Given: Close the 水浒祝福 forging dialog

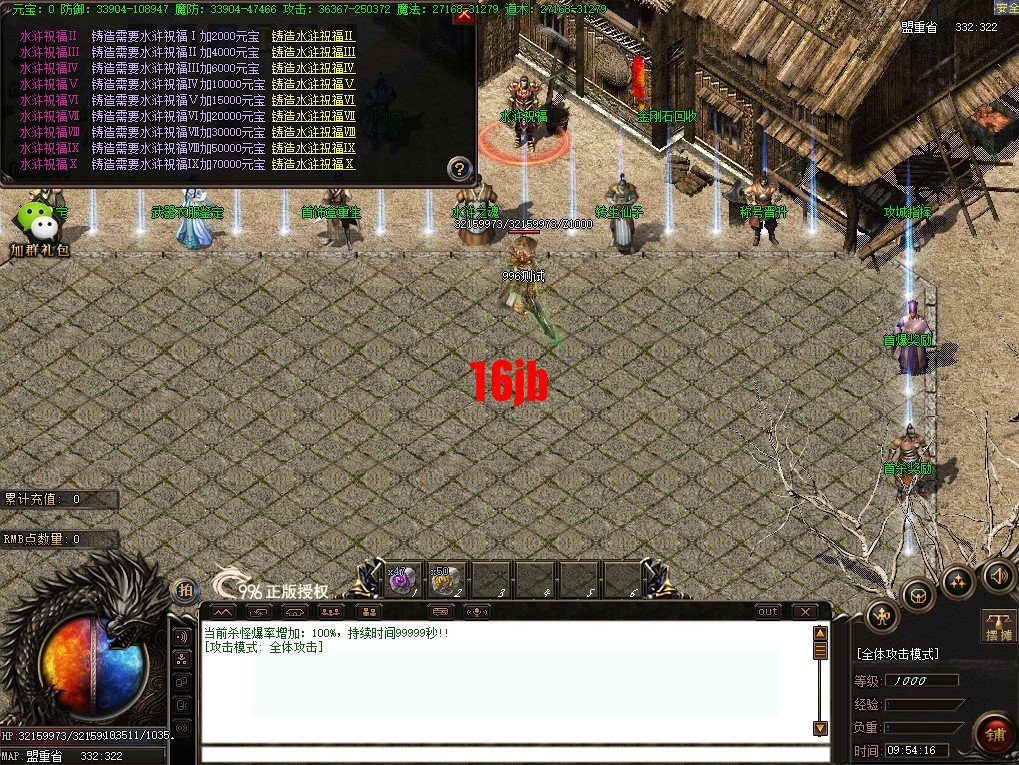Looking at the screenshot, I should [463, 17].
